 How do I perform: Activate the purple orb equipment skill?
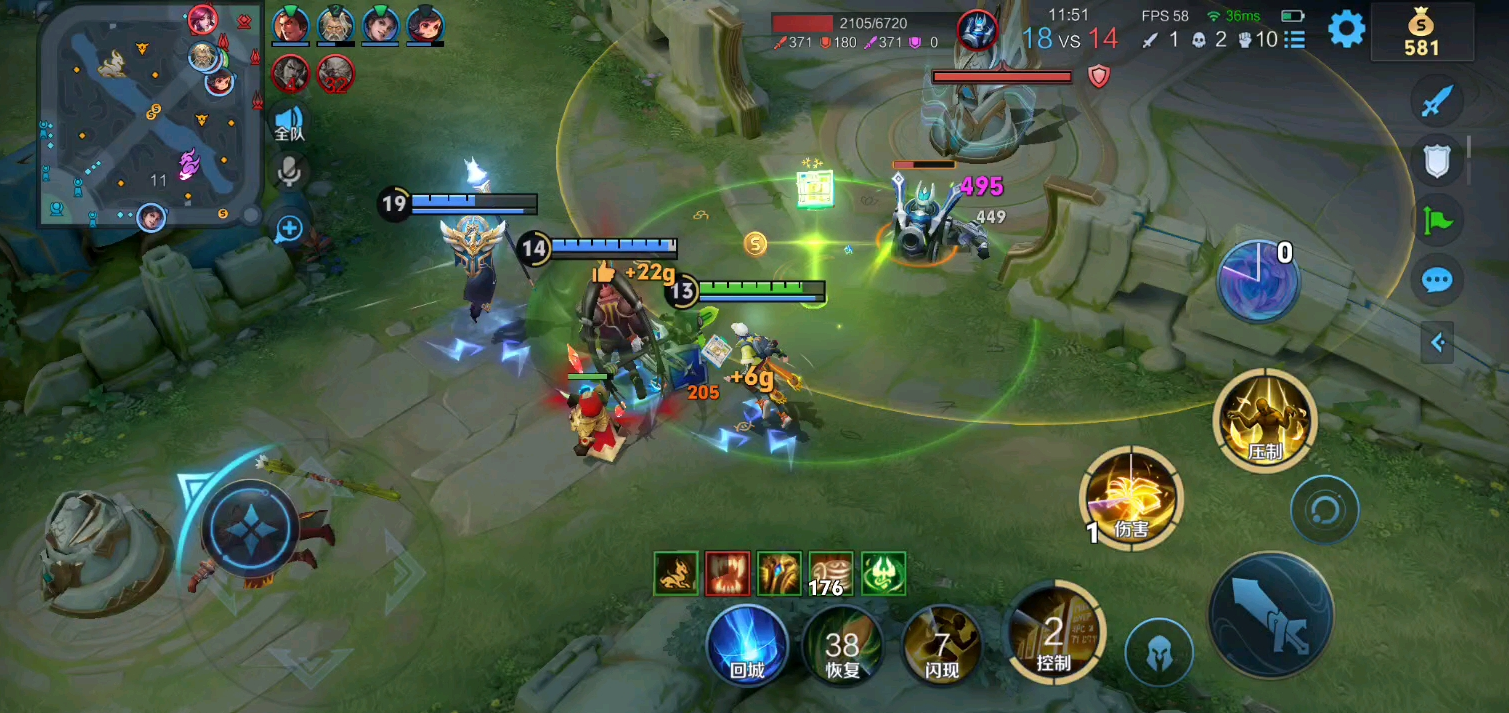click(x=1257, y=281)
